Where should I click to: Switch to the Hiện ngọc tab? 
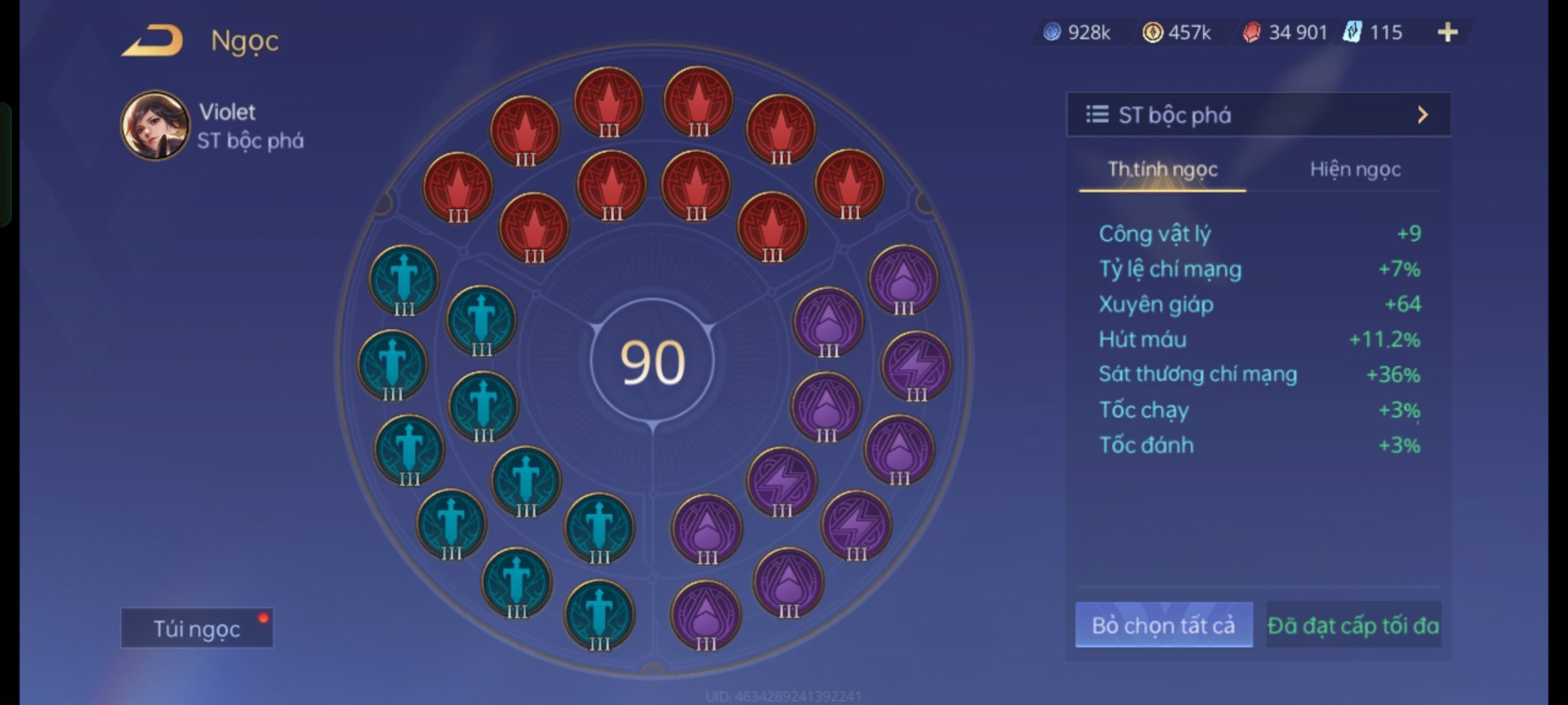[1354, 169]
